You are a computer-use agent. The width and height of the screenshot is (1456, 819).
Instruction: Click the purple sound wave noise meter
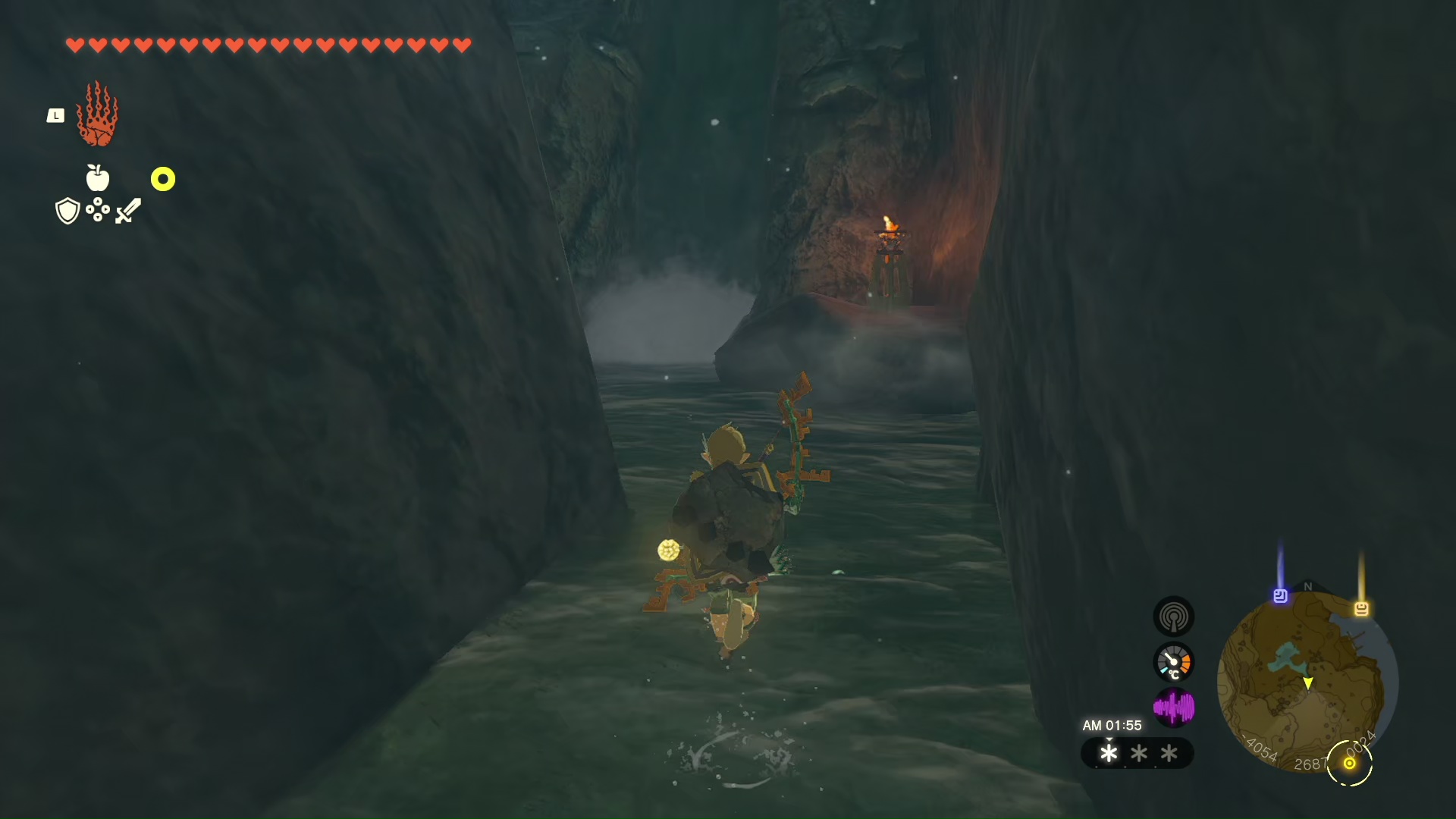click(x=1173, y=708)
